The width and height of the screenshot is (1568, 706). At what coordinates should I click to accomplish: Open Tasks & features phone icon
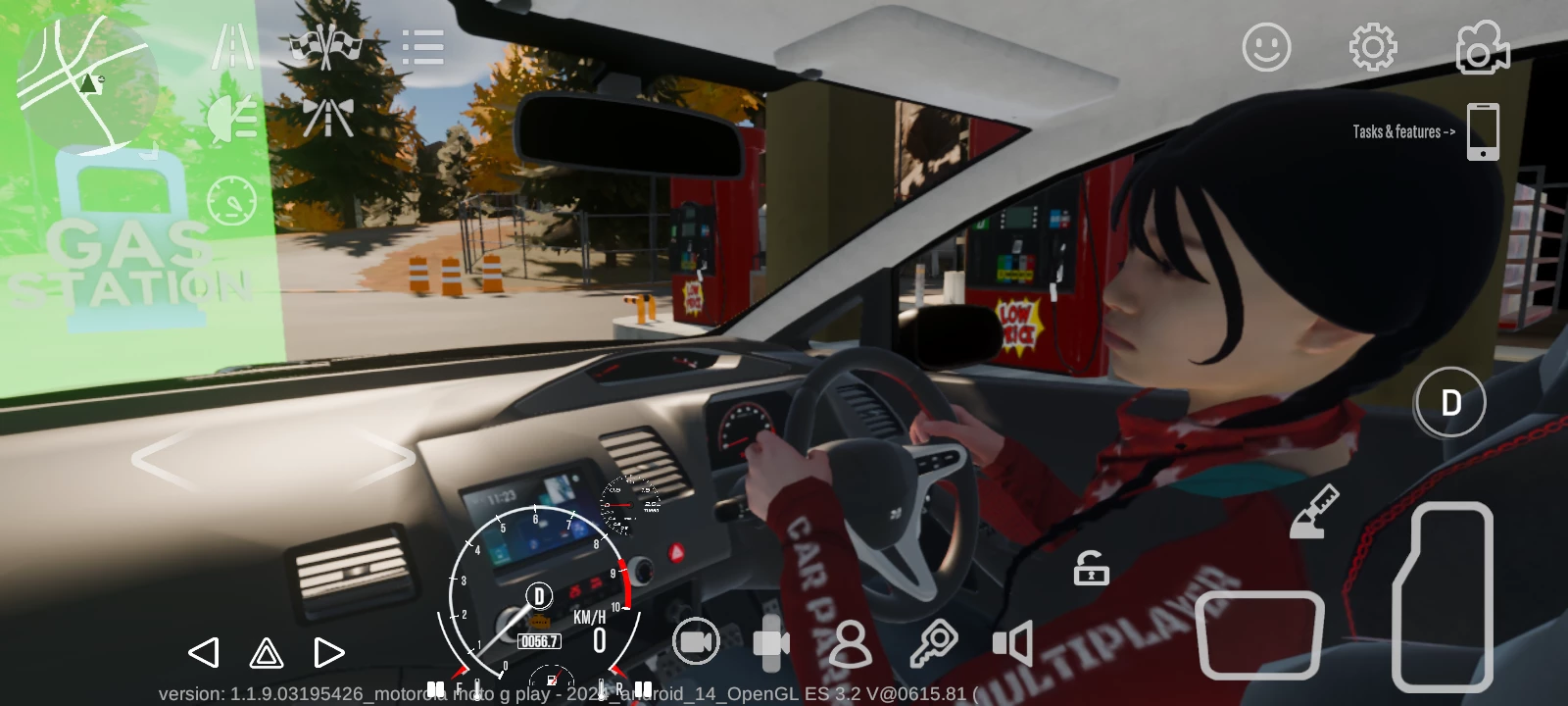tap(1483, 131)
